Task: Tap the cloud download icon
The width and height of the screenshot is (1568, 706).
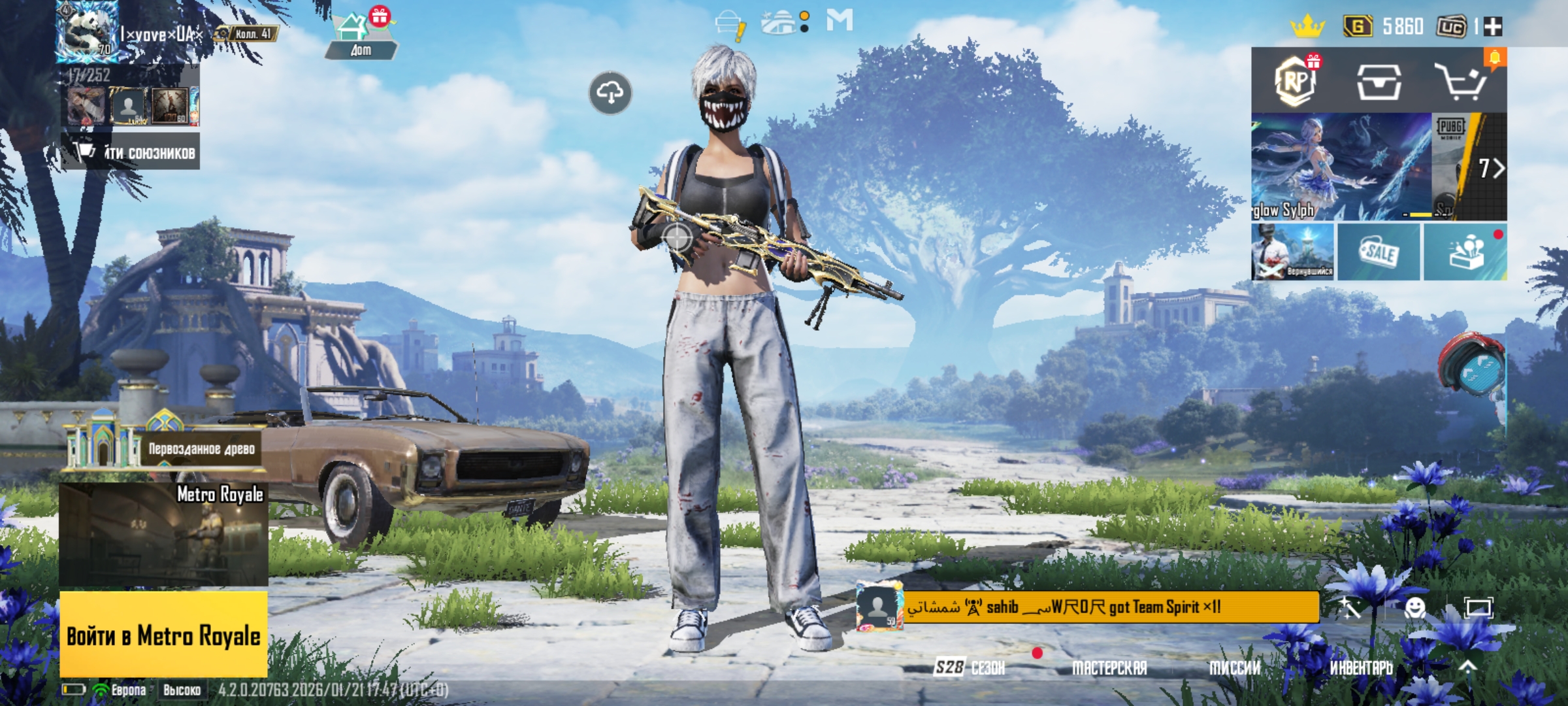Action: tap(610, 93)
